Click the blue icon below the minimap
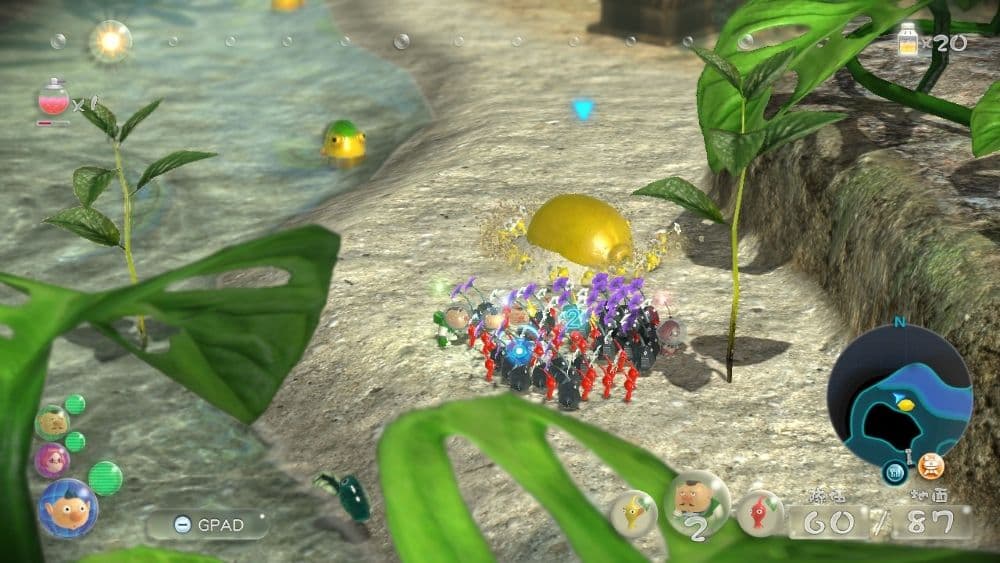This screenshot has height=563, width=1000. (x=894, y=471)
